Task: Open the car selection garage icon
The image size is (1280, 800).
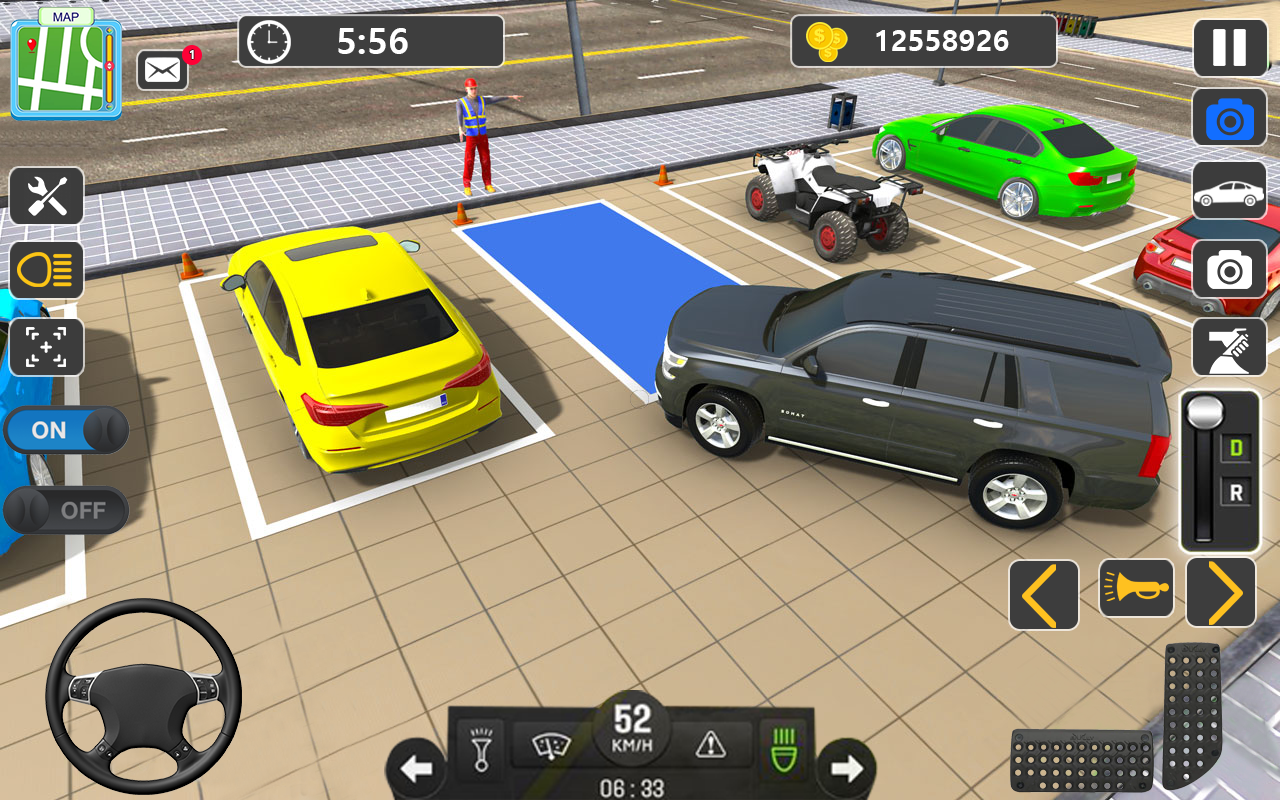Action: [x=1228, y=190]
